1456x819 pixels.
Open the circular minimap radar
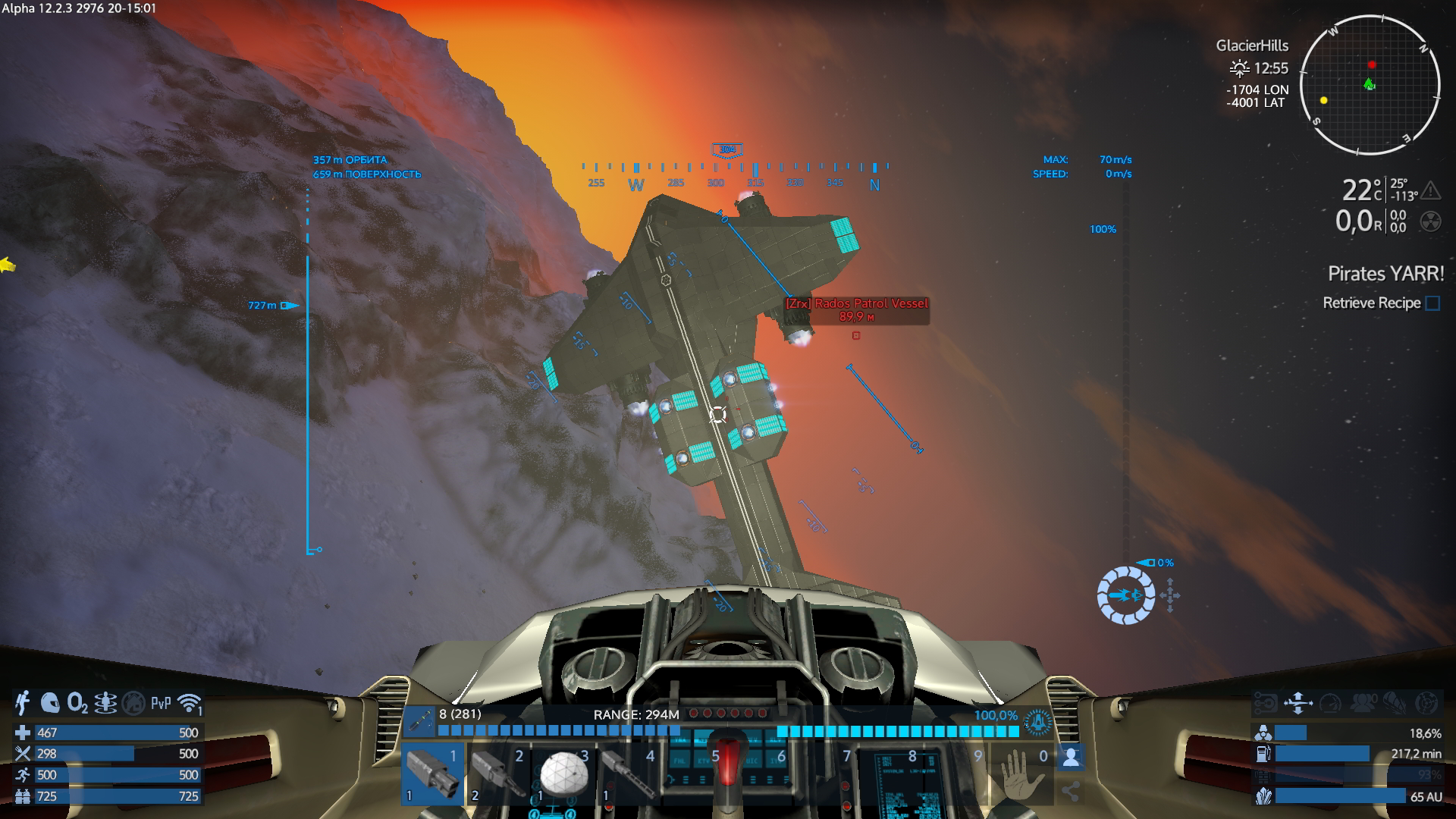click(1370, 85)
